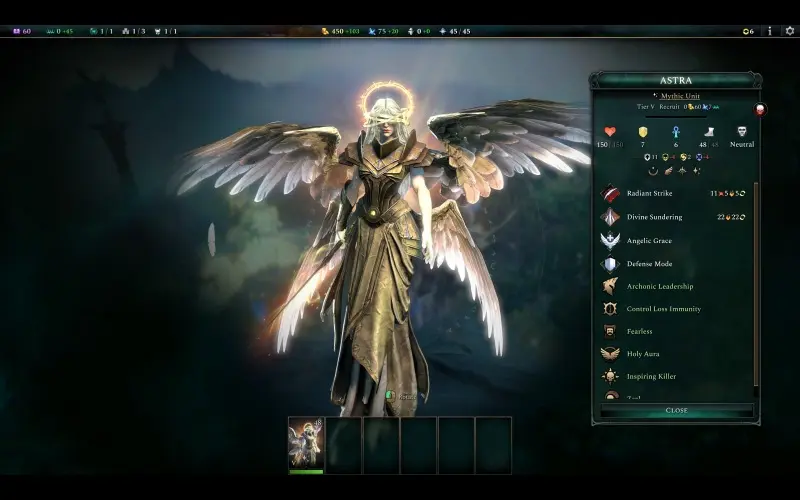Select the Radiant Strike ability

[x=652, y=193]
